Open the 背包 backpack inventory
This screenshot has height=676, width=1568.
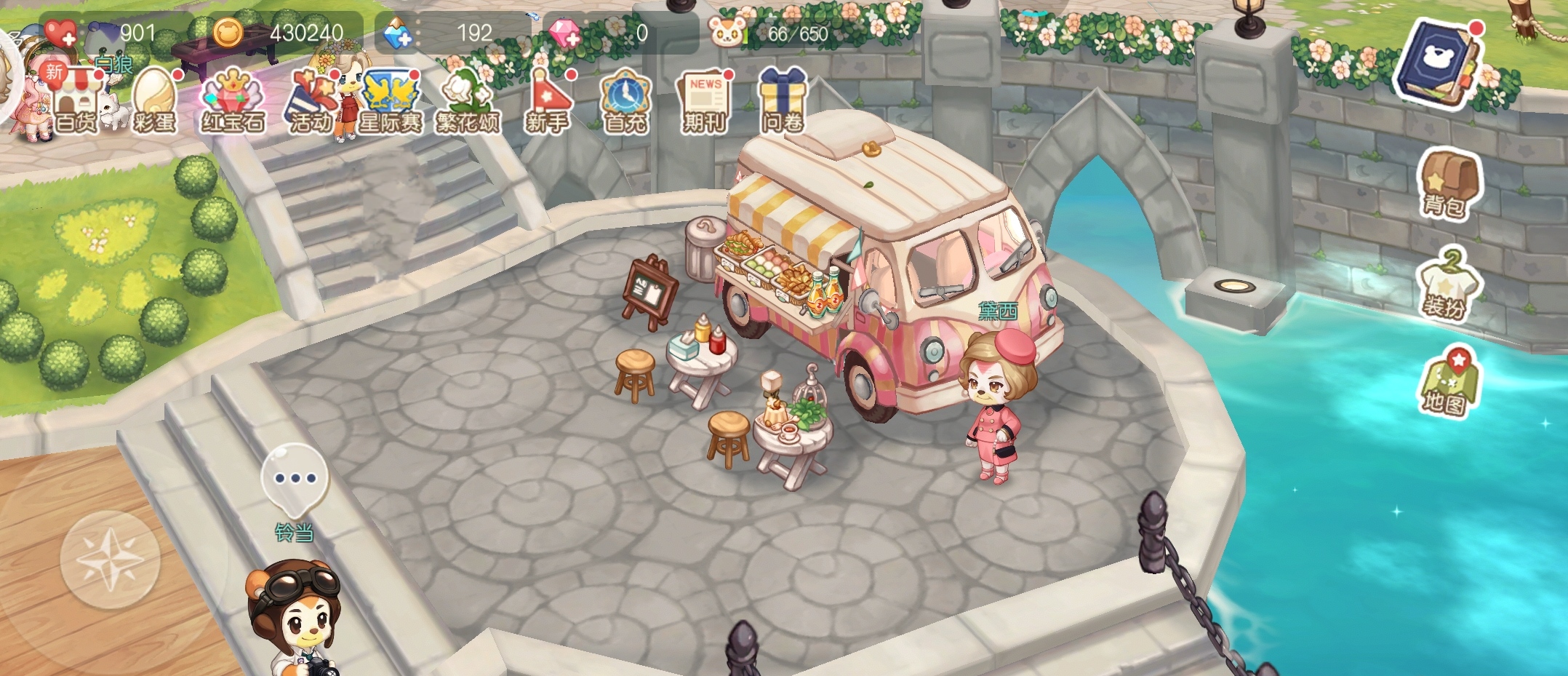click(x=1447, y=186)
